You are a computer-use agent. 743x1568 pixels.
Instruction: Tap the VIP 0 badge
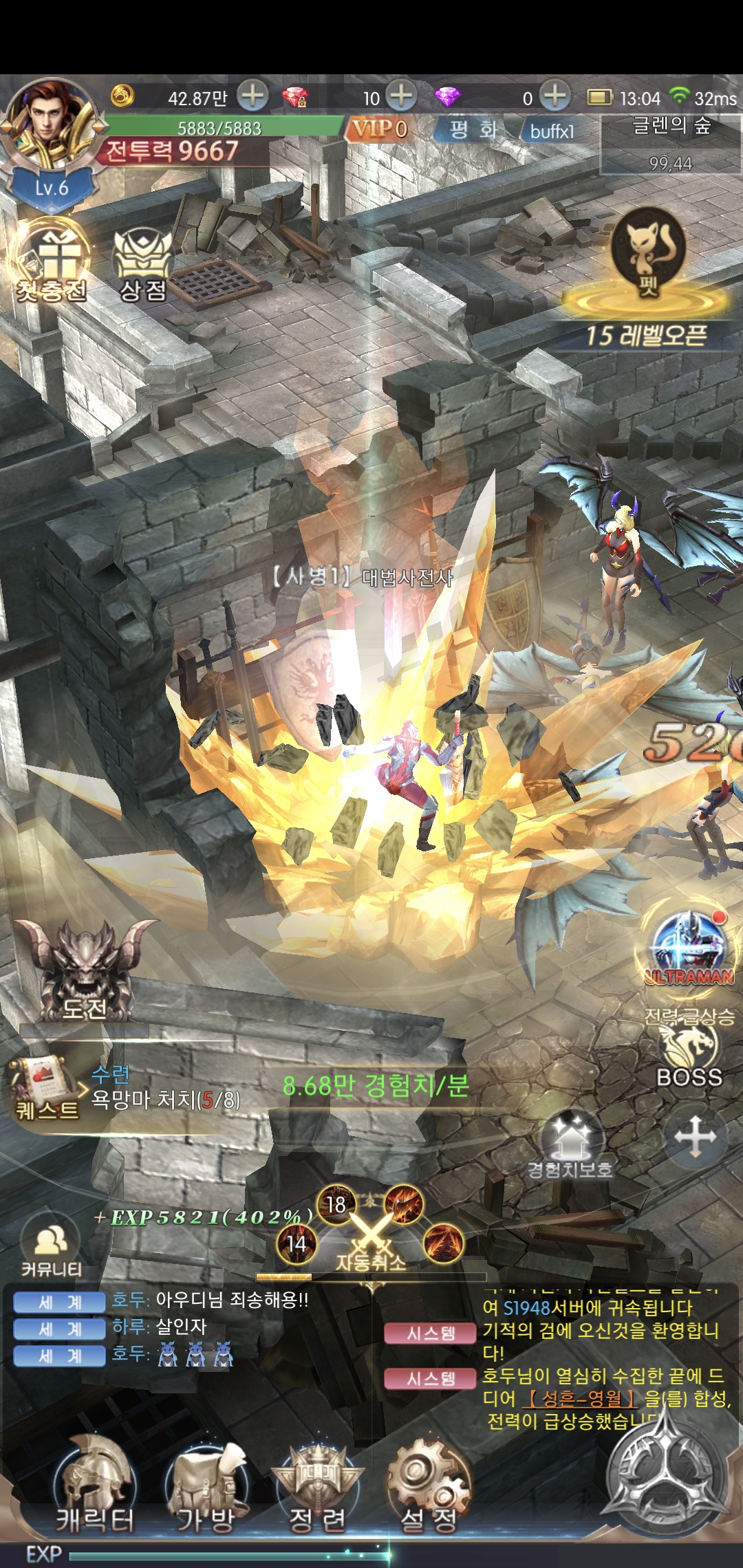pos(379,129)
